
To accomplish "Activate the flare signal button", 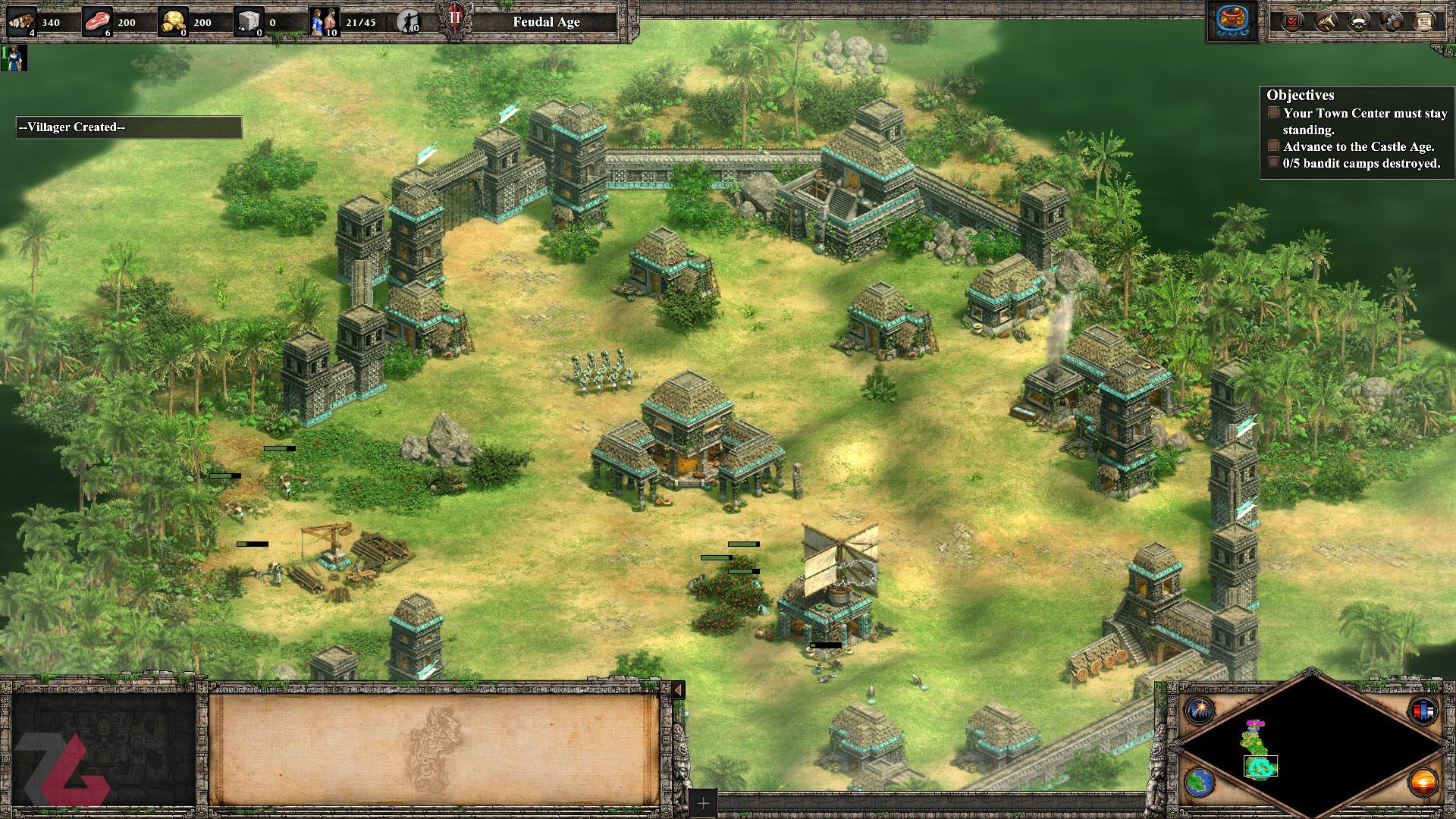I will click(1200, 711).
